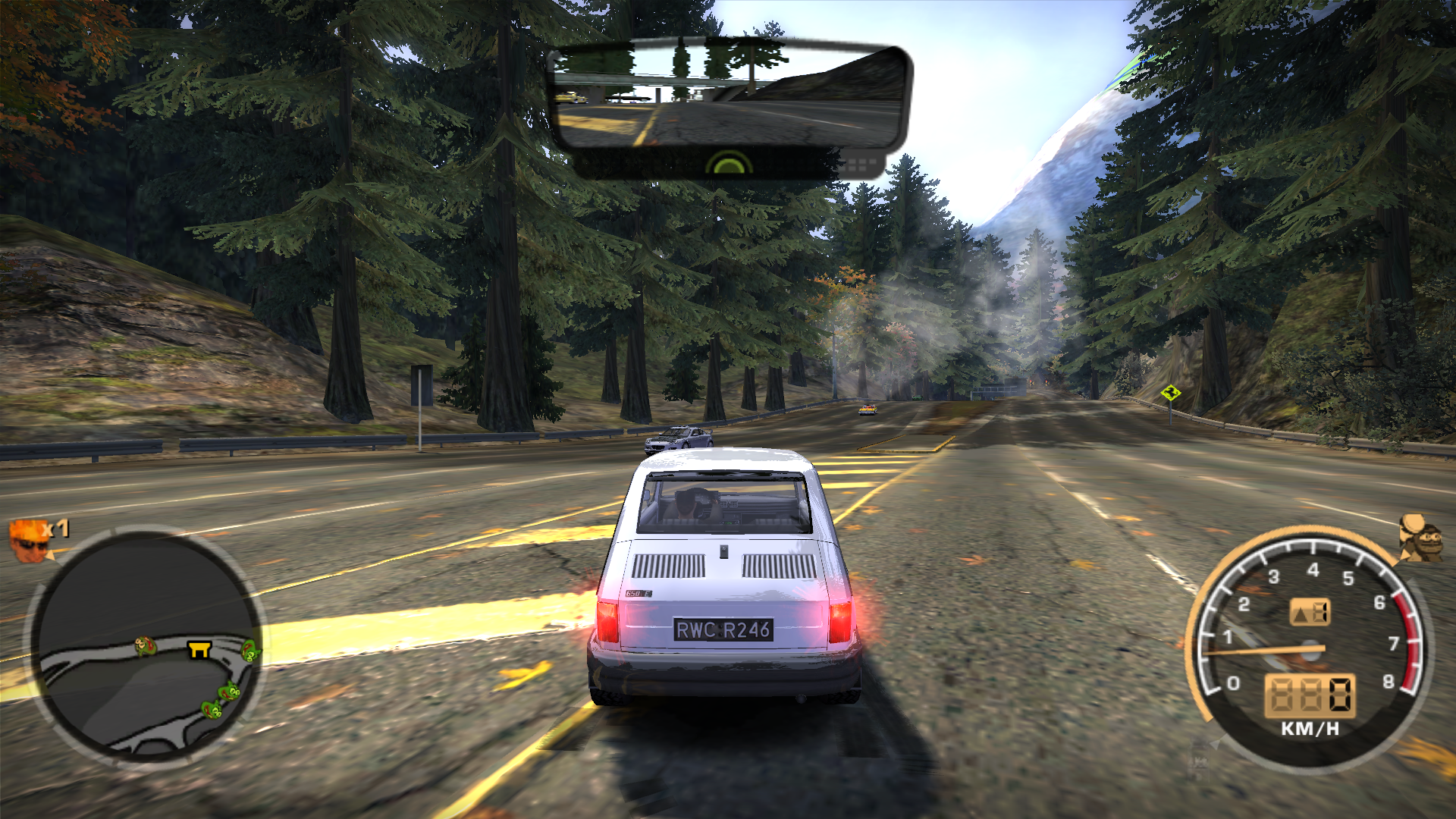Click the flaming face heat level icon
The image size is (1456, 819).
click(x=28, y=539)
